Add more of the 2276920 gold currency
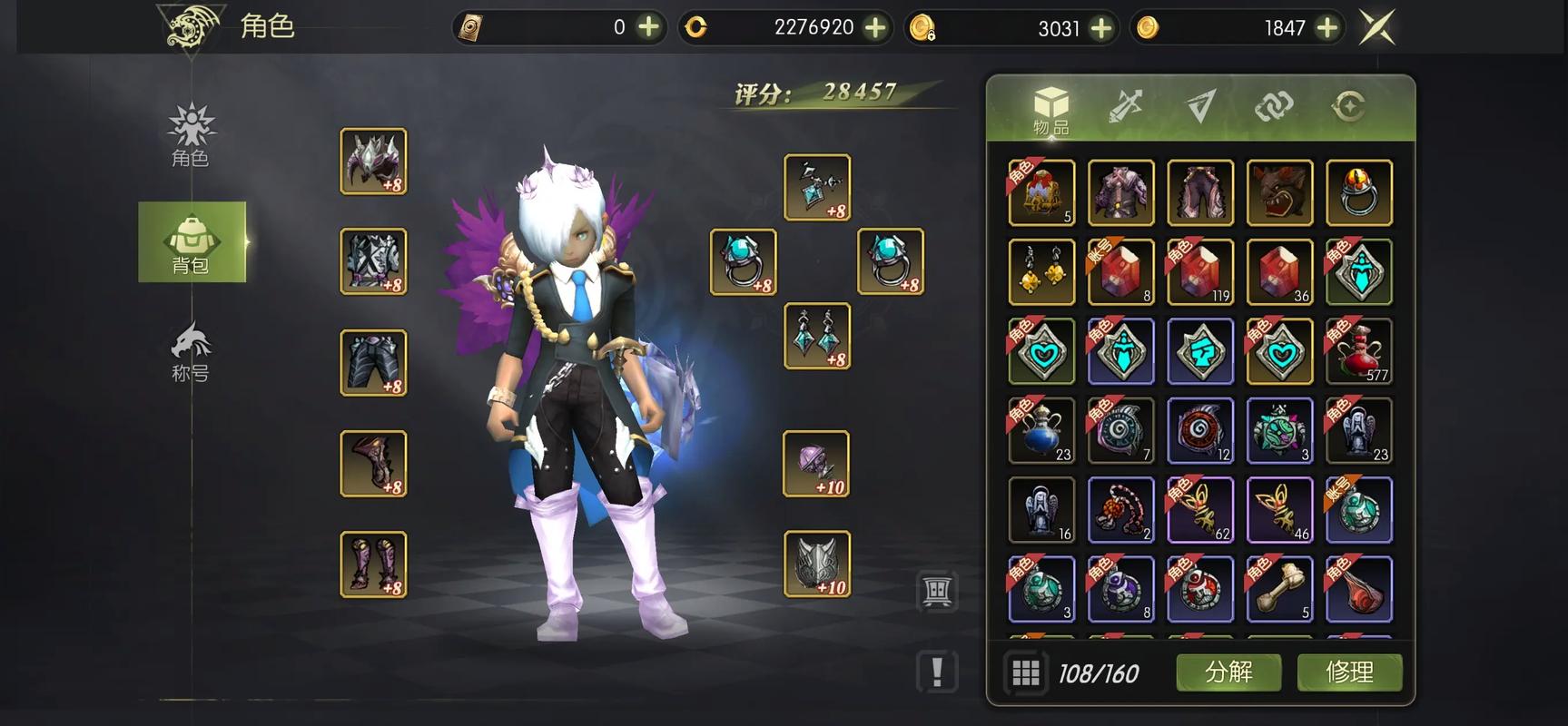Image resolution: width=1568 pixels, height=726 pixels. point(875,28)
